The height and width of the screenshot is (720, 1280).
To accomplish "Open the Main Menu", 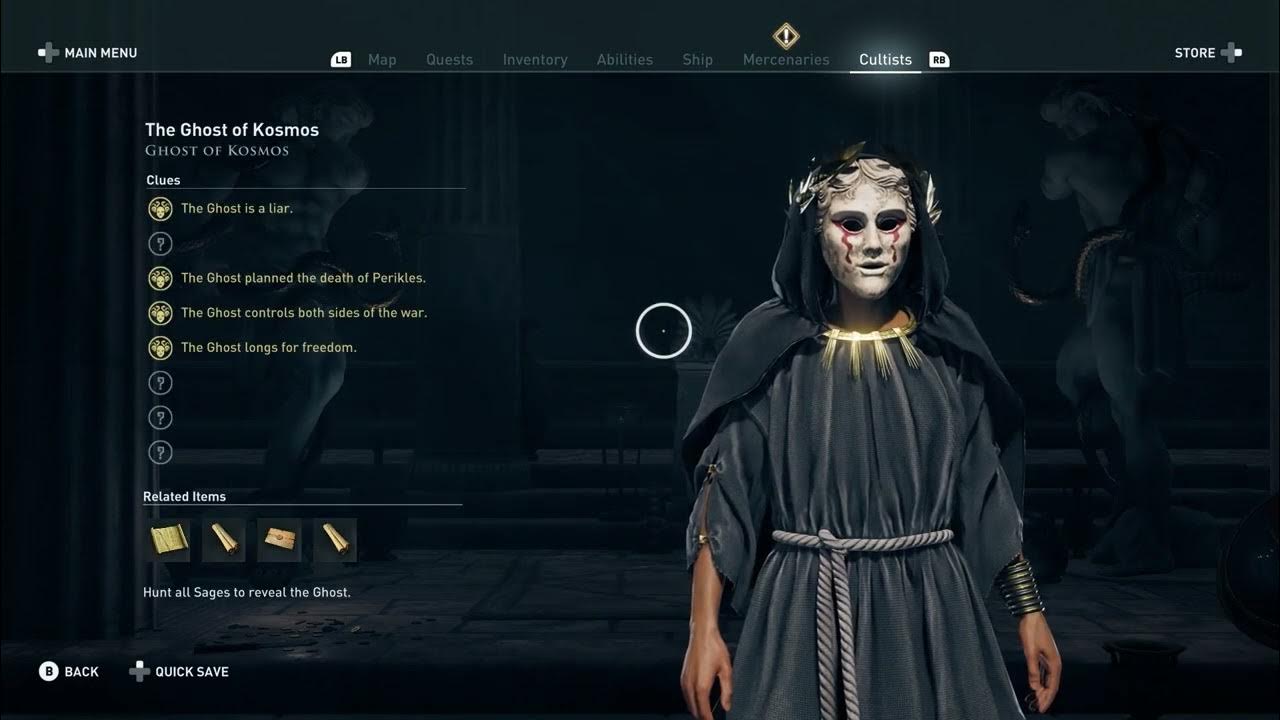I will (88, 53).
